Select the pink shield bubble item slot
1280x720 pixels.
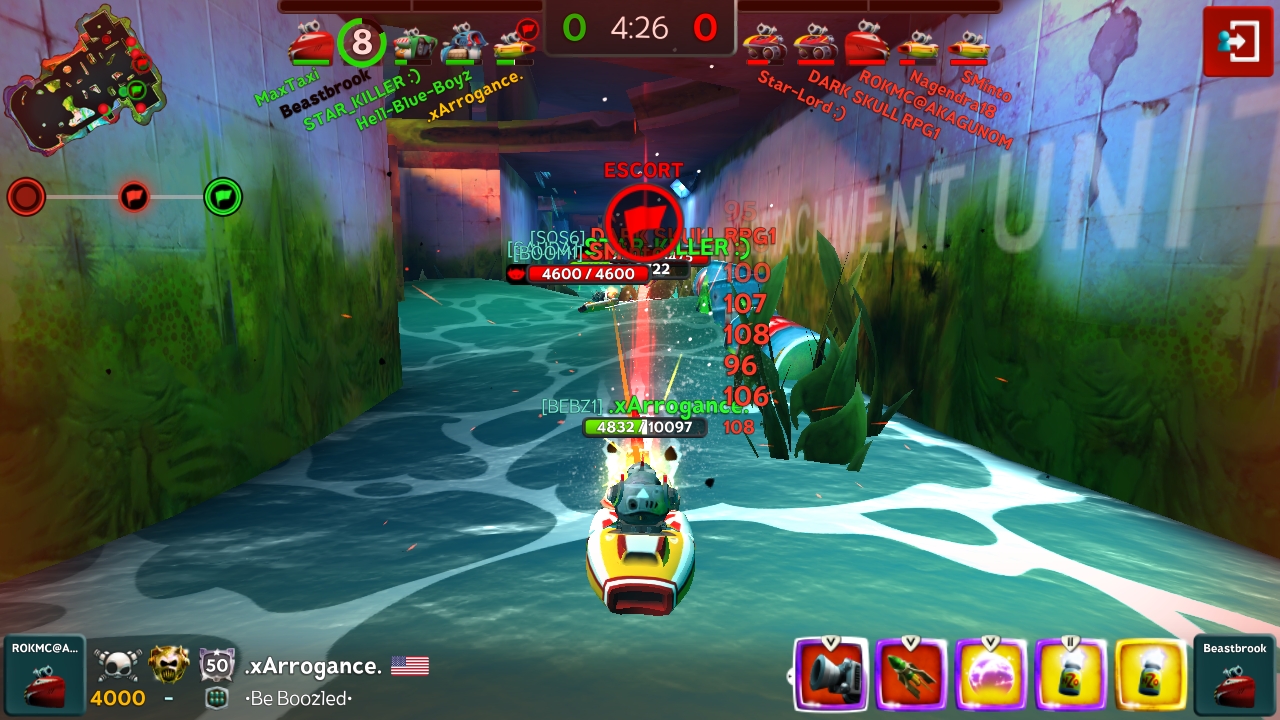990,674
